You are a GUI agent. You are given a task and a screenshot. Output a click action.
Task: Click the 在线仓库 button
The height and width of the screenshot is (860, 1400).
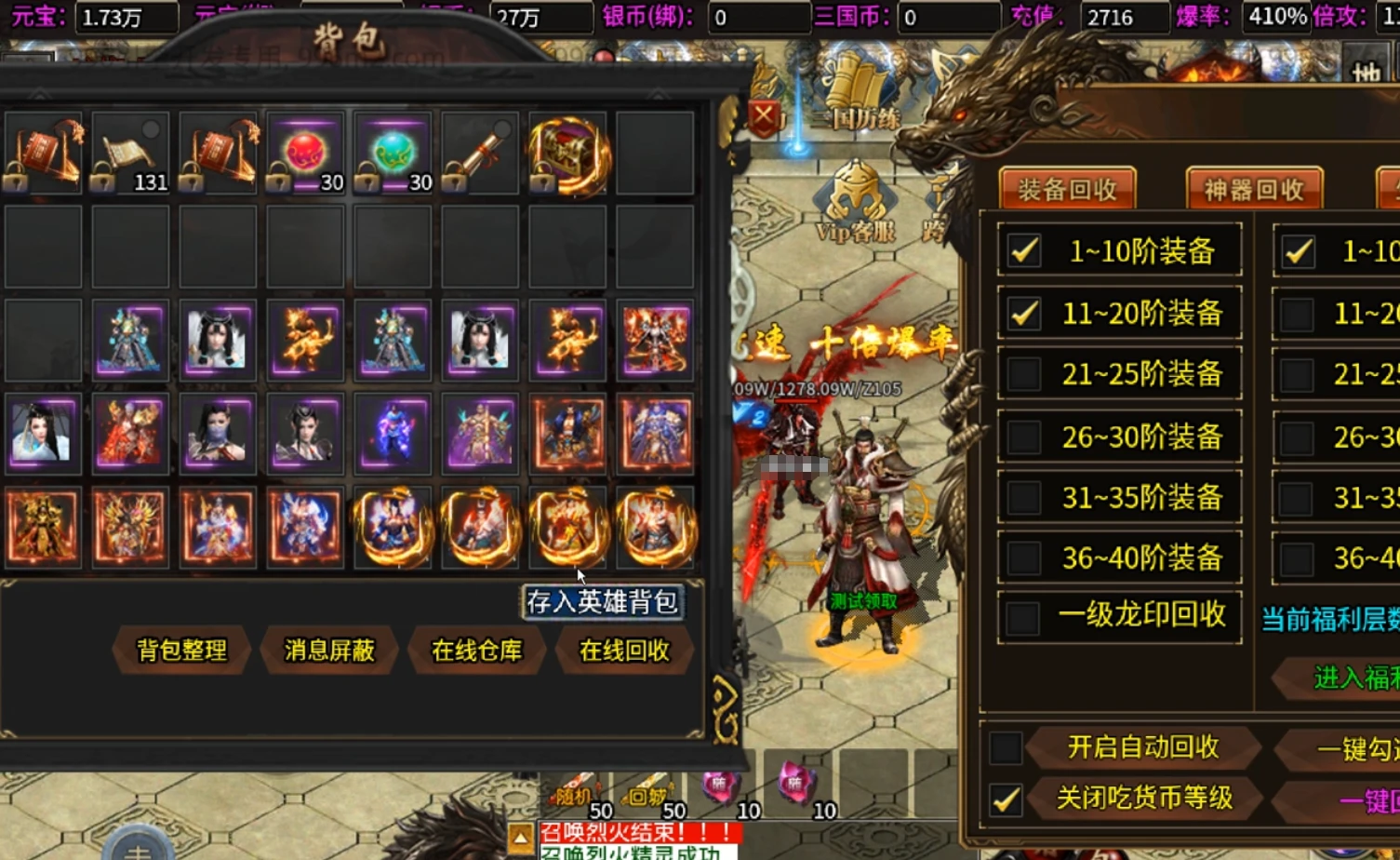[x=476, y=652]
